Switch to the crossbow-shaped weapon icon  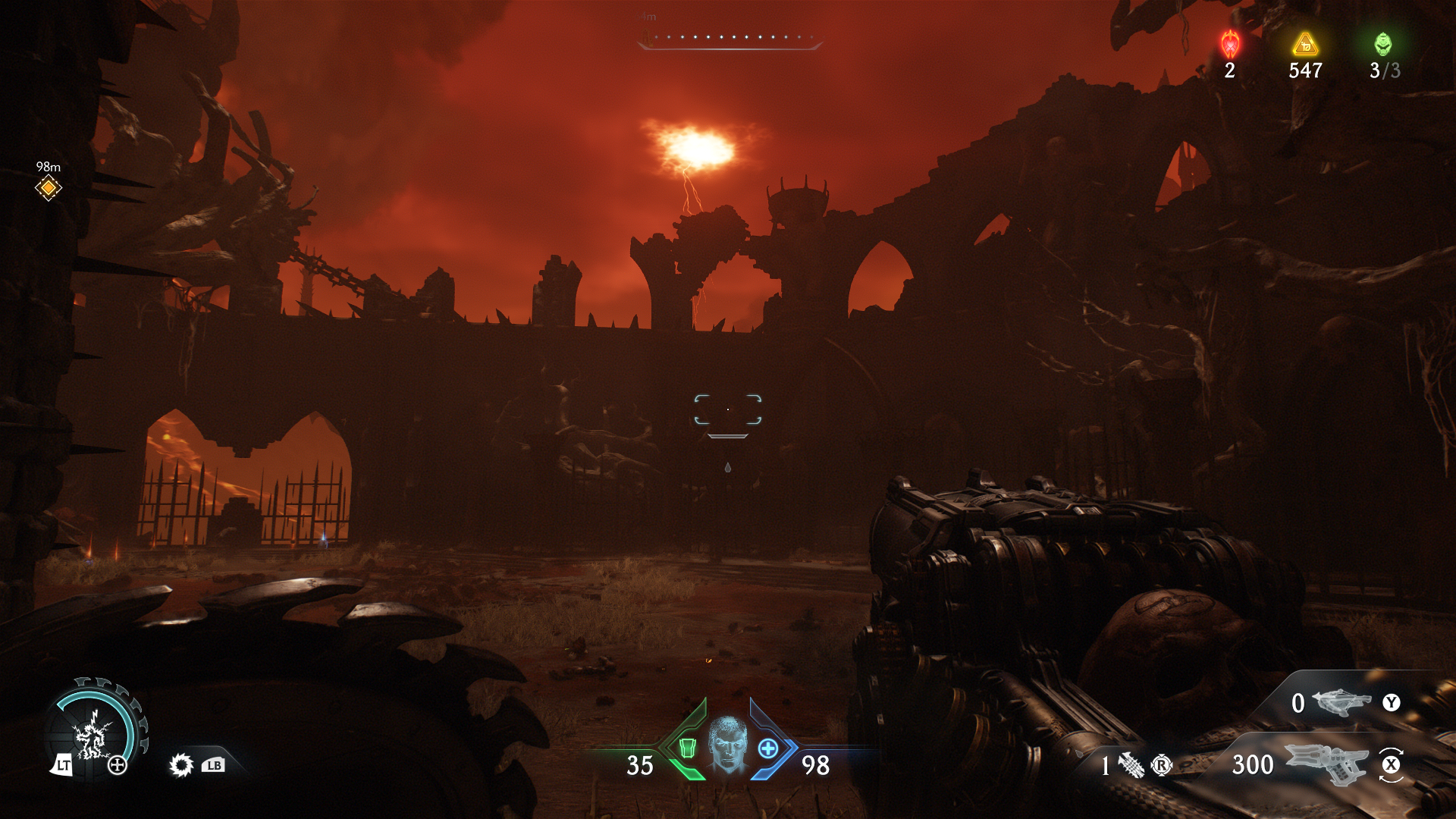pos(1341,702)
